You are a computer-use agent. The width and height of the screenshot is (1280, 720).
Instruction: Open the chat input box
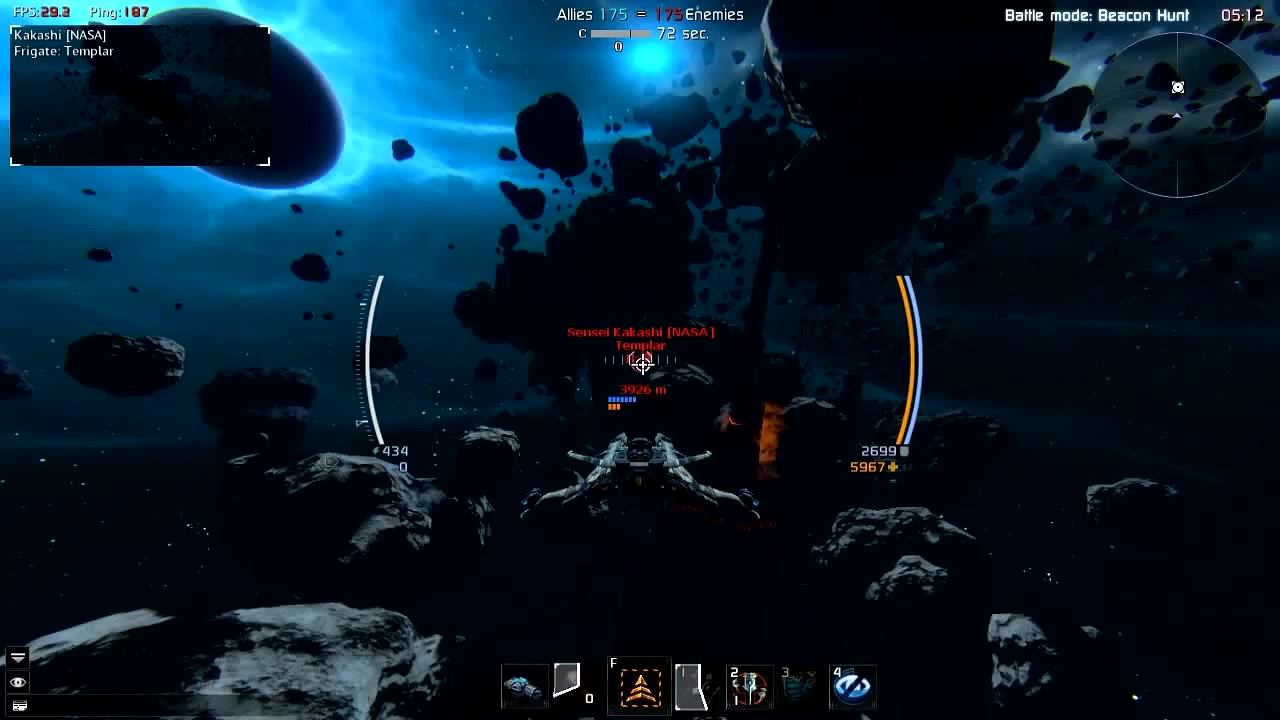click(19, 706)
